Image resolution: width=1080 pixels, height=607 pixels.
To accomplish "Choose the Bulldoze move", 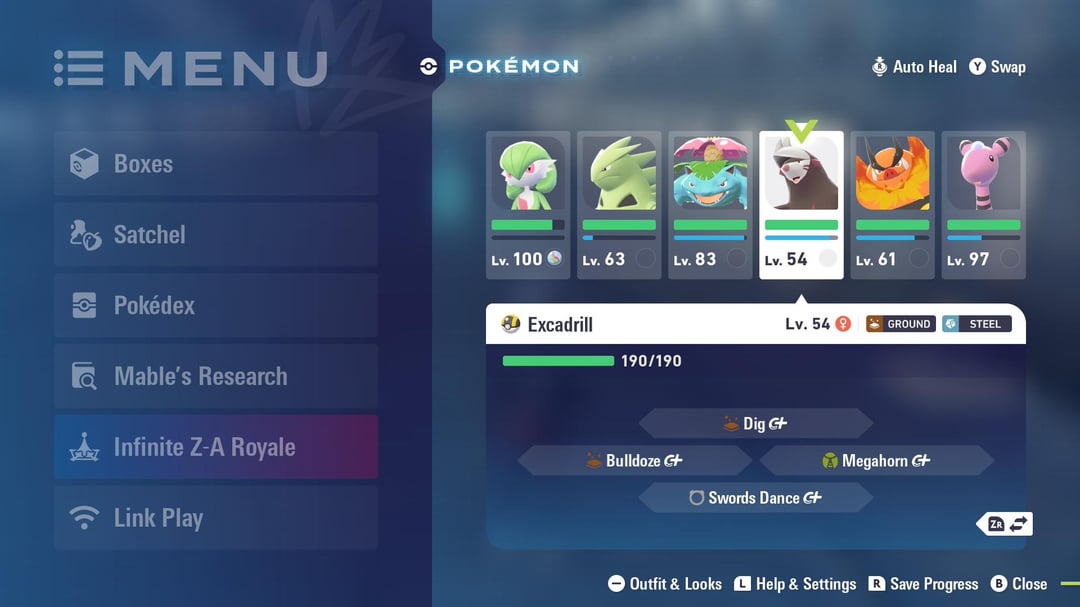I will (635, 461).
